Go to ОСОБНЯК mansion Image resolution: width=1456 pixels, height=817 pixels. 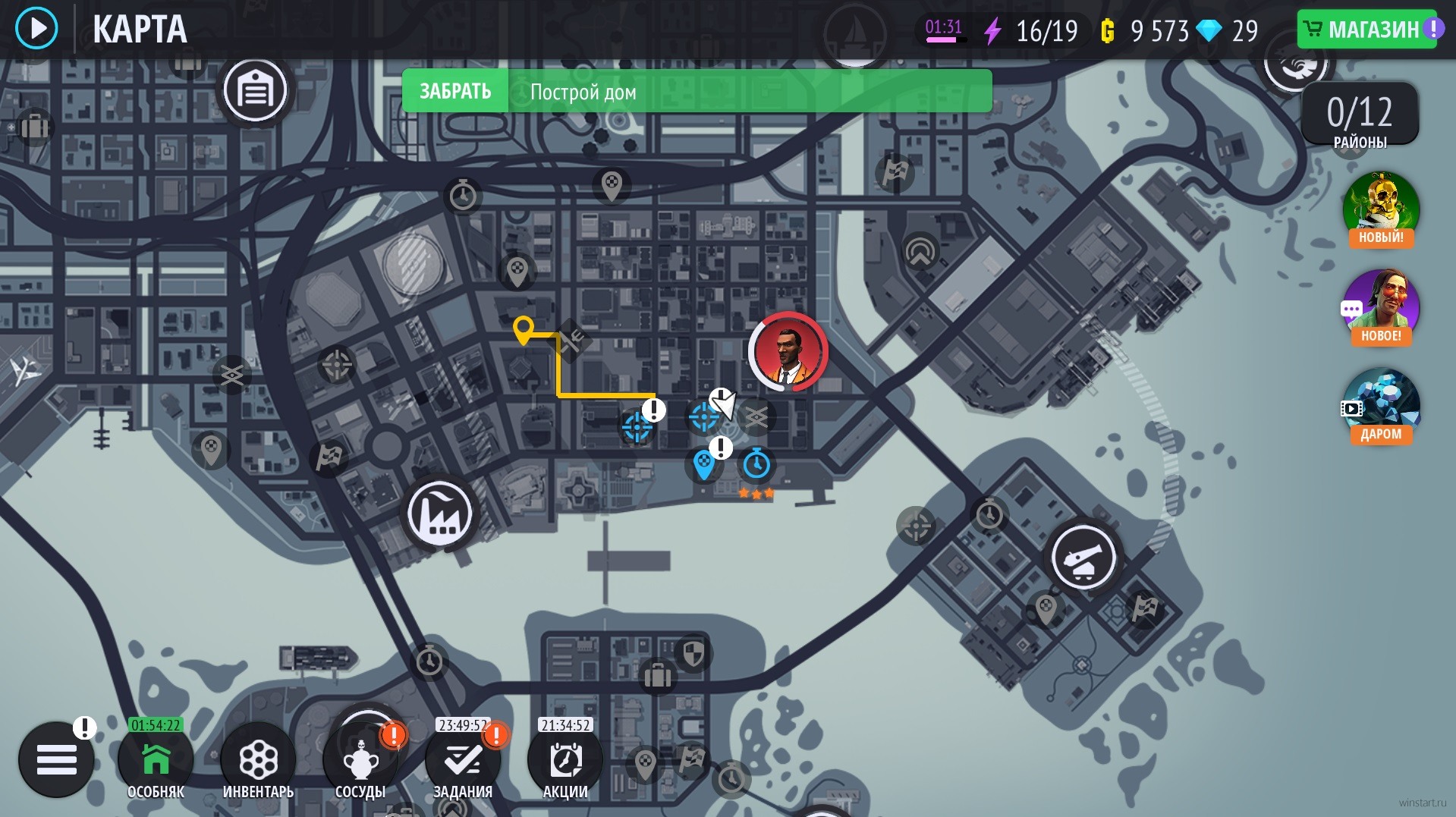pyautogui.click(x=156, y=761)
